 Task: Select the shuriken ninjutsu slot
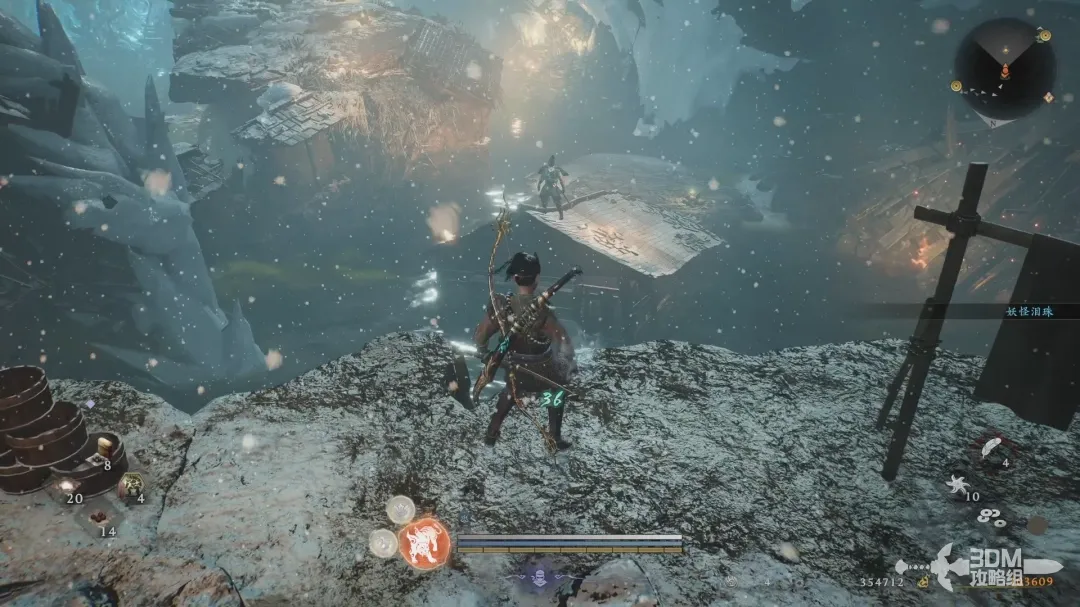coord(956,485)
